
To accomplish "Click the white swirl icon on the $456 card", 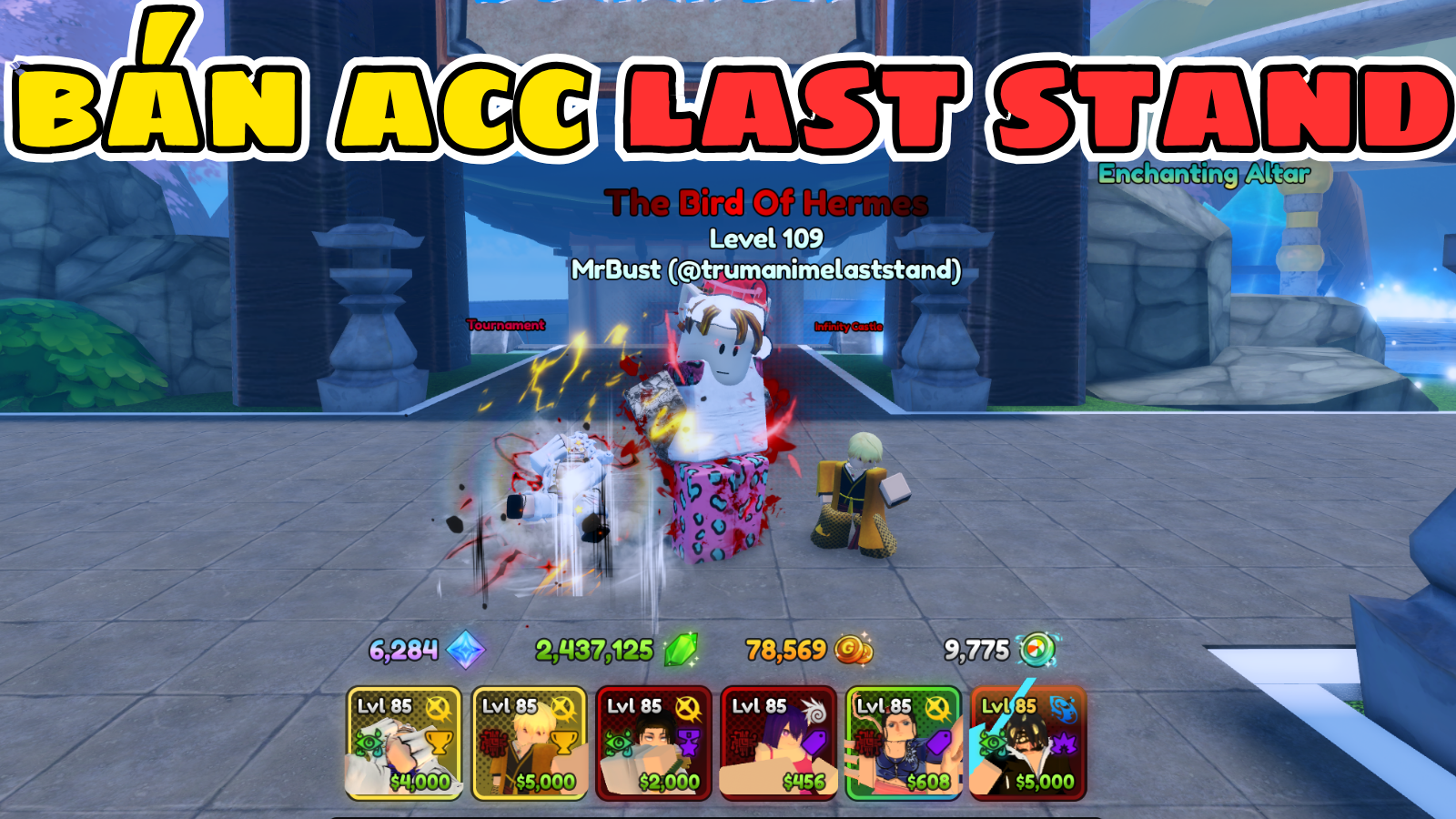I will pyautogui.click(x=814, y=709).
